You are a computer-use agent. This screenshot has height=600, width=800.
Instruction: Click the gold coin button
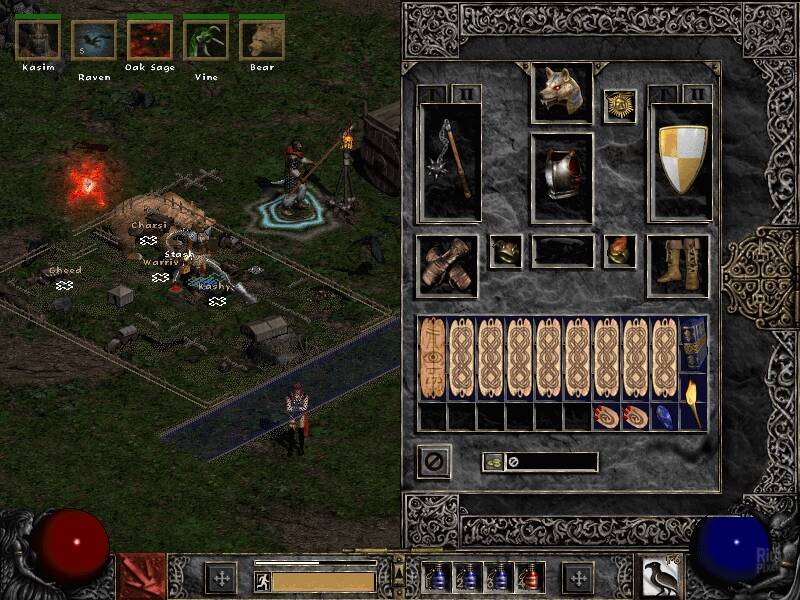tap(493, 462)
